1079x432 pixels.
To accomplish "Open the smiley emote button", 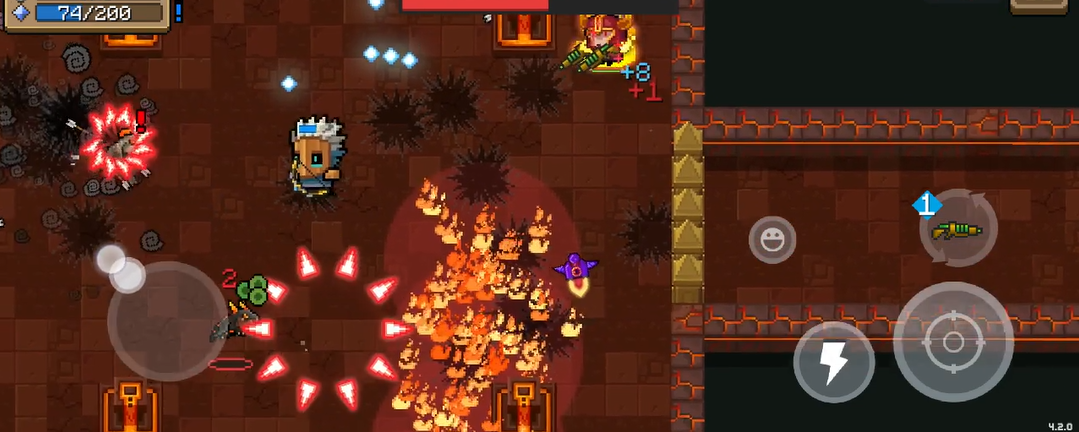I will 772,240.
